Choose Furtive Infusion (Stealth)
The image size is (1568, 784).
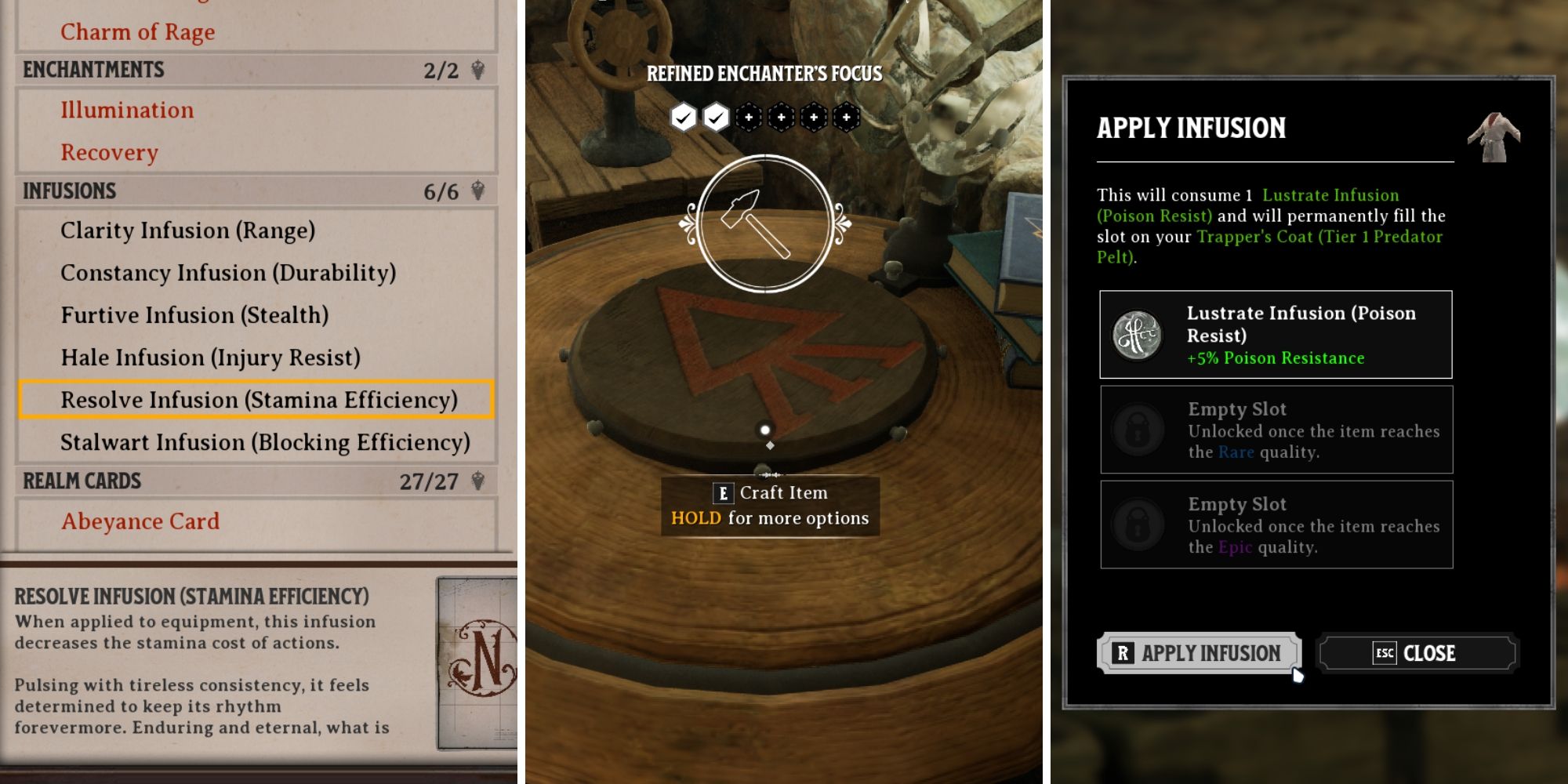coord(194,315)
